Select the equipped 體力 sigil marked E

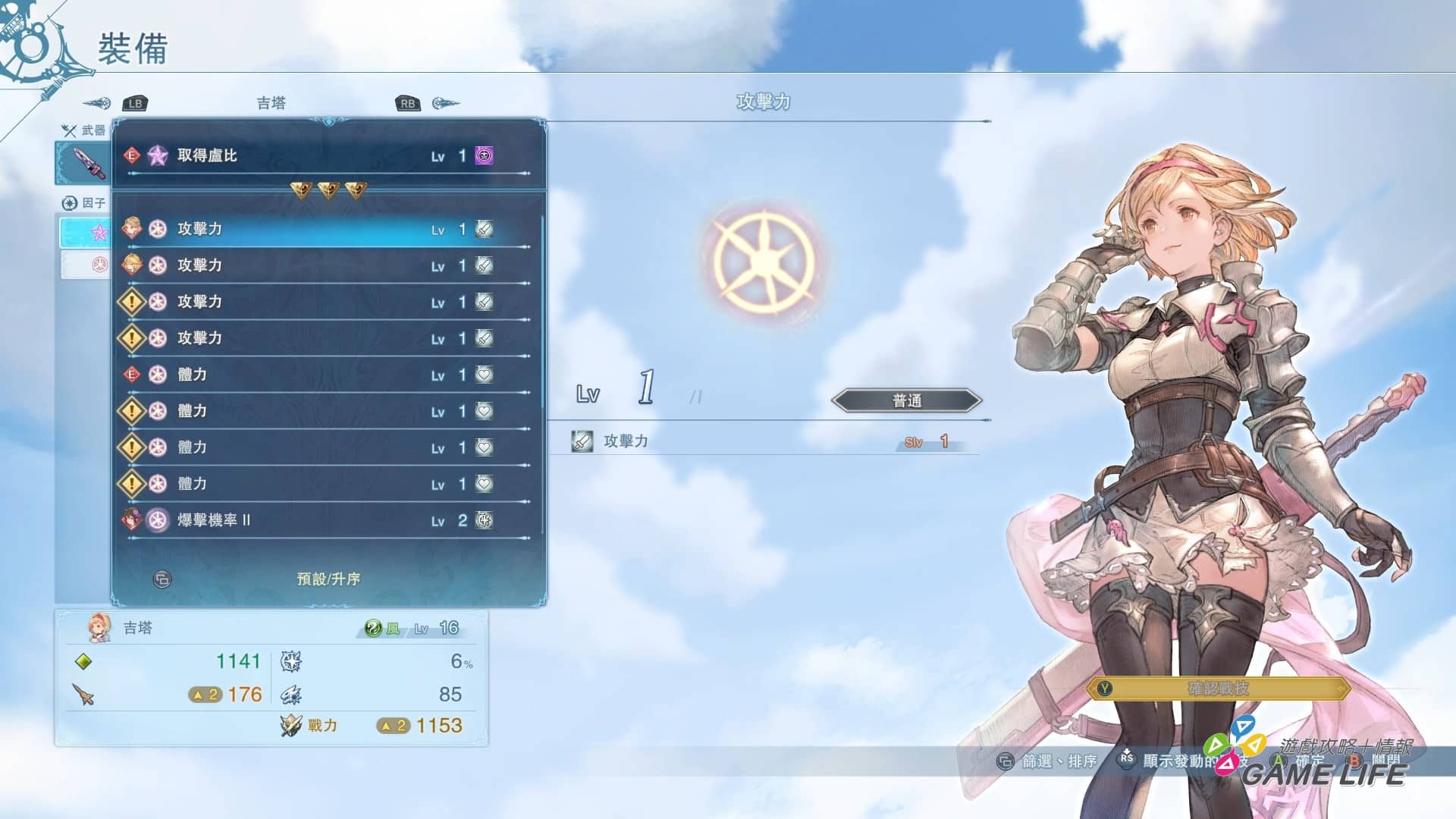coord(328,375)
